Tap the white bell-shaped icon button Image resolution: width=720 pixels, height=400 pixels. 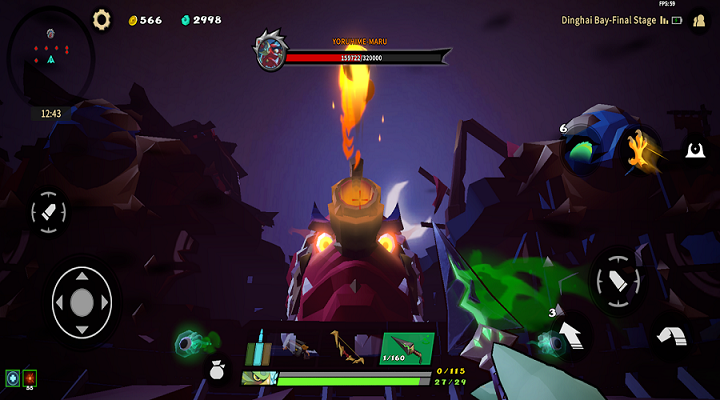pyautogui.click(x=695, y=151)
